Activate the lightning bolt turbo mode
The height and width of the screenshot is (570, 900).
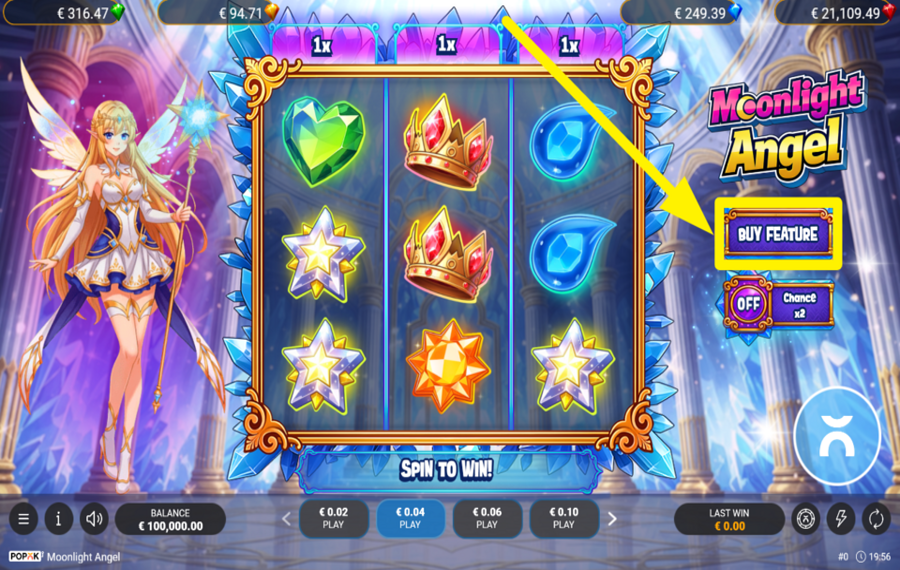coord(841,519)
